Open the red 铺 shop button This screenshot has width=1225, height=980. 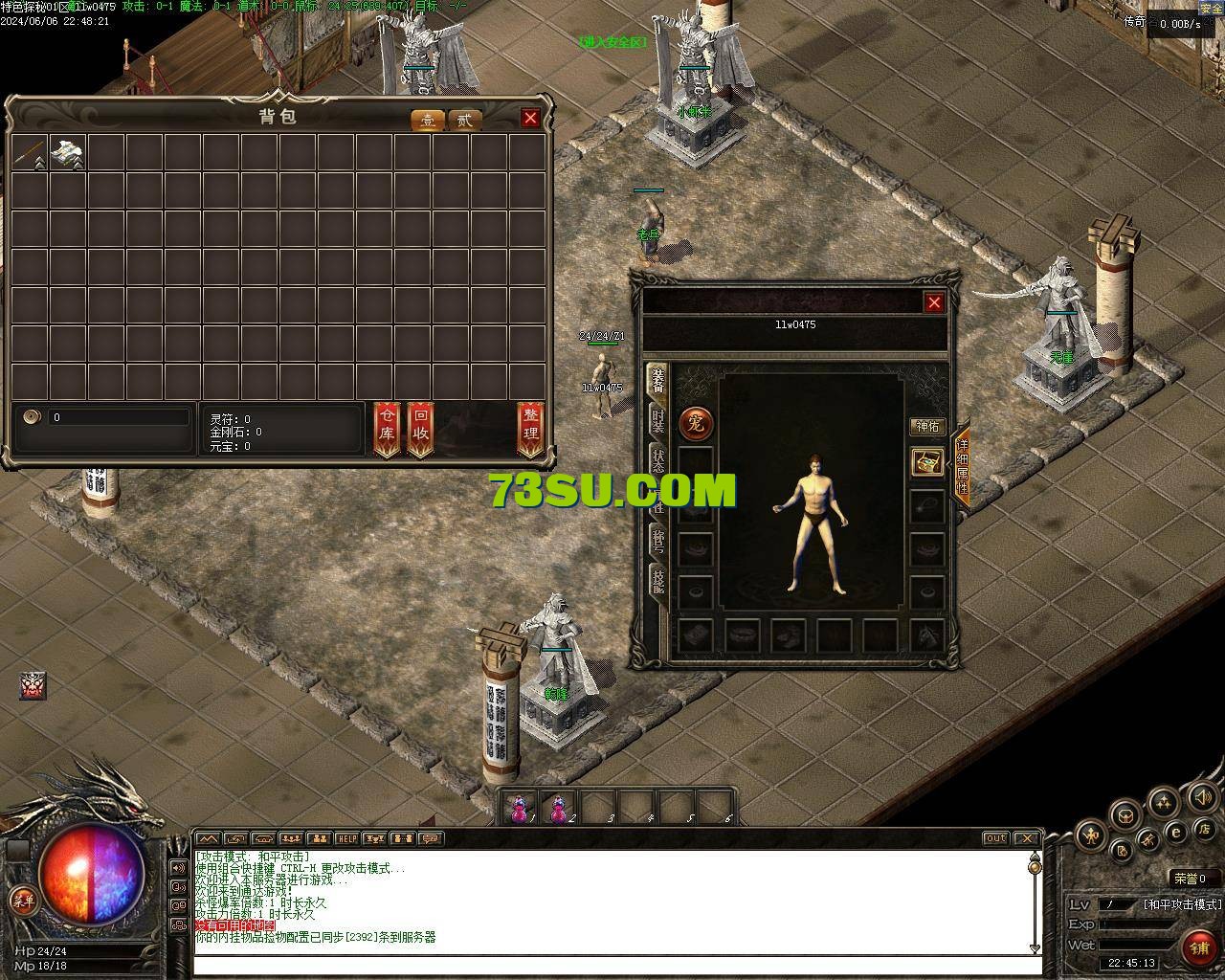(1198, 947)
